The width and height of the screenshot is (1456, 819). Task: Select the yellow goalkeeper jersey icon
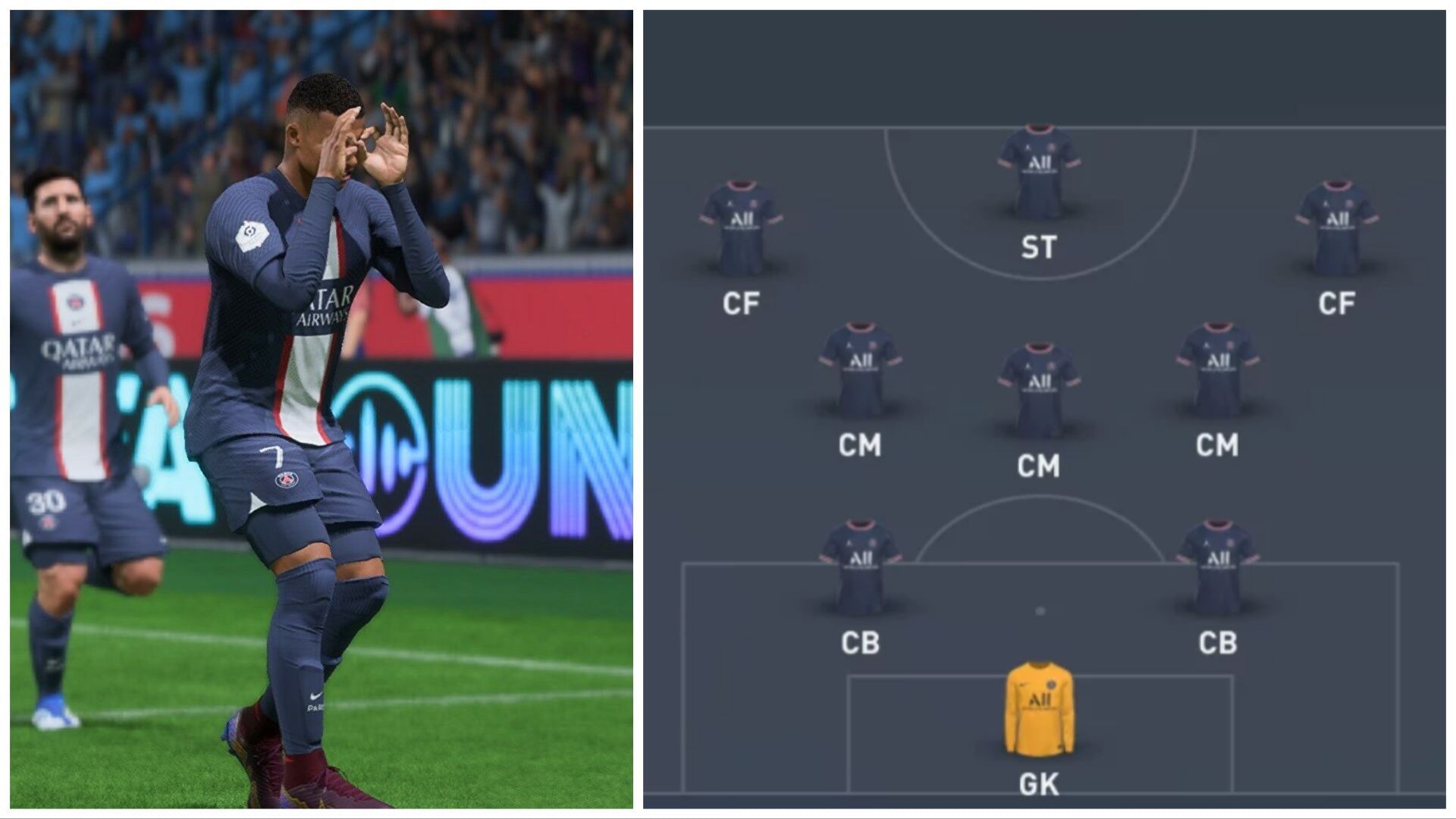coord(1039,705)
